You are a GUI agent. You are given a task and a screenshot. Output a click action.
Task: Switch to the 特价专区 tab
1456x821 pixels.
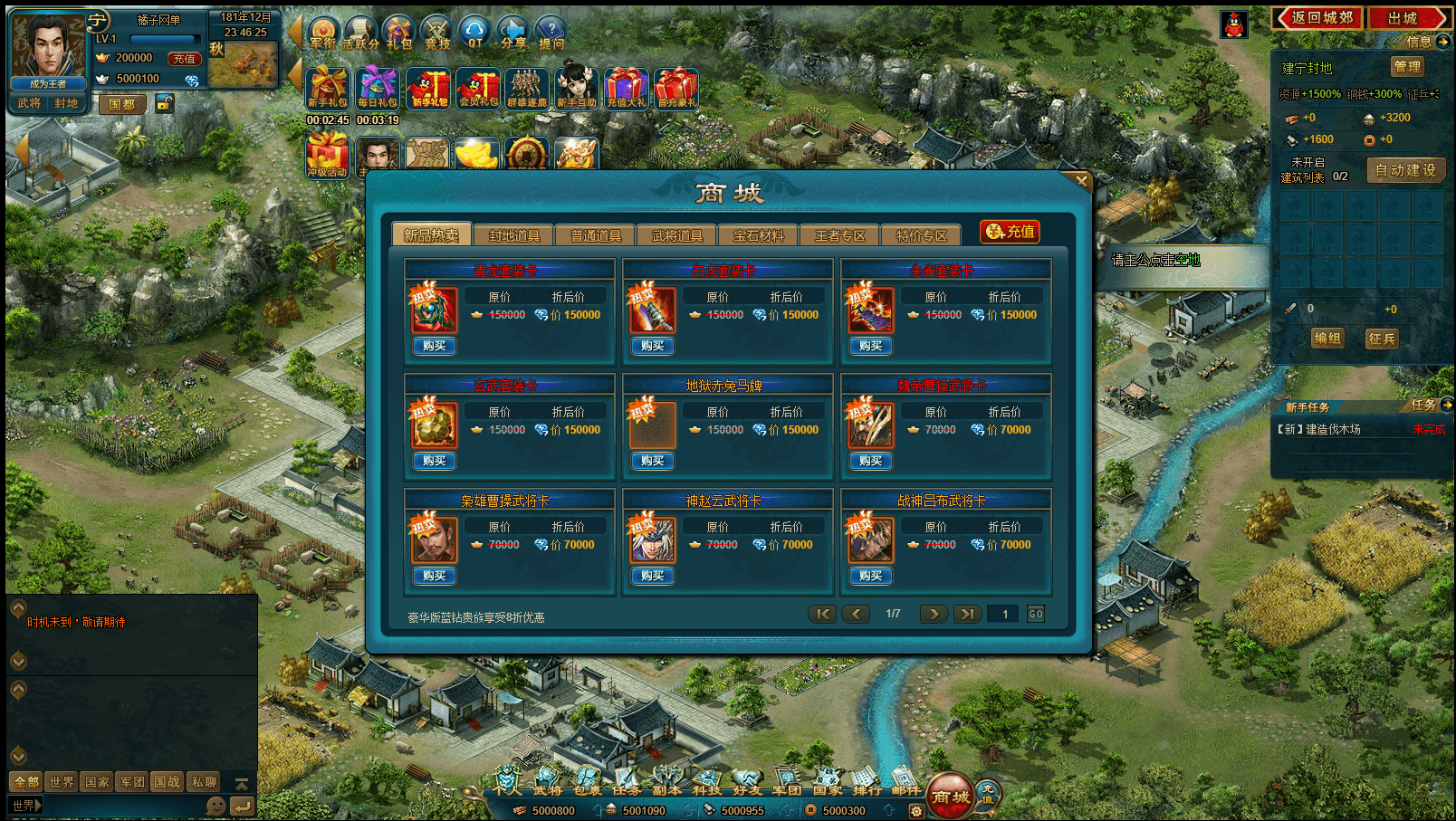[922, 235]
